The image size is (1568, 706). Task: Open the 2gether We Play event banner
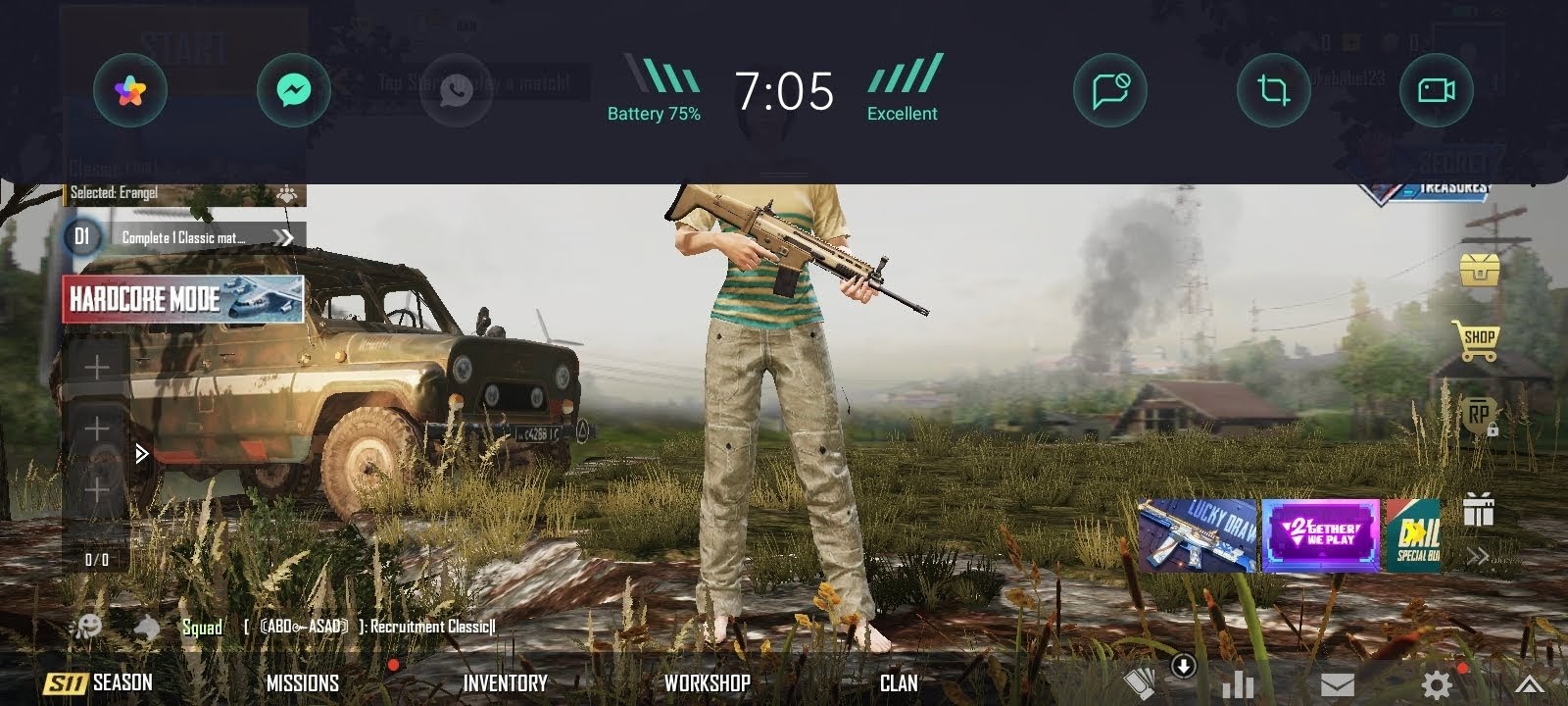click(x=1320, y=535)
